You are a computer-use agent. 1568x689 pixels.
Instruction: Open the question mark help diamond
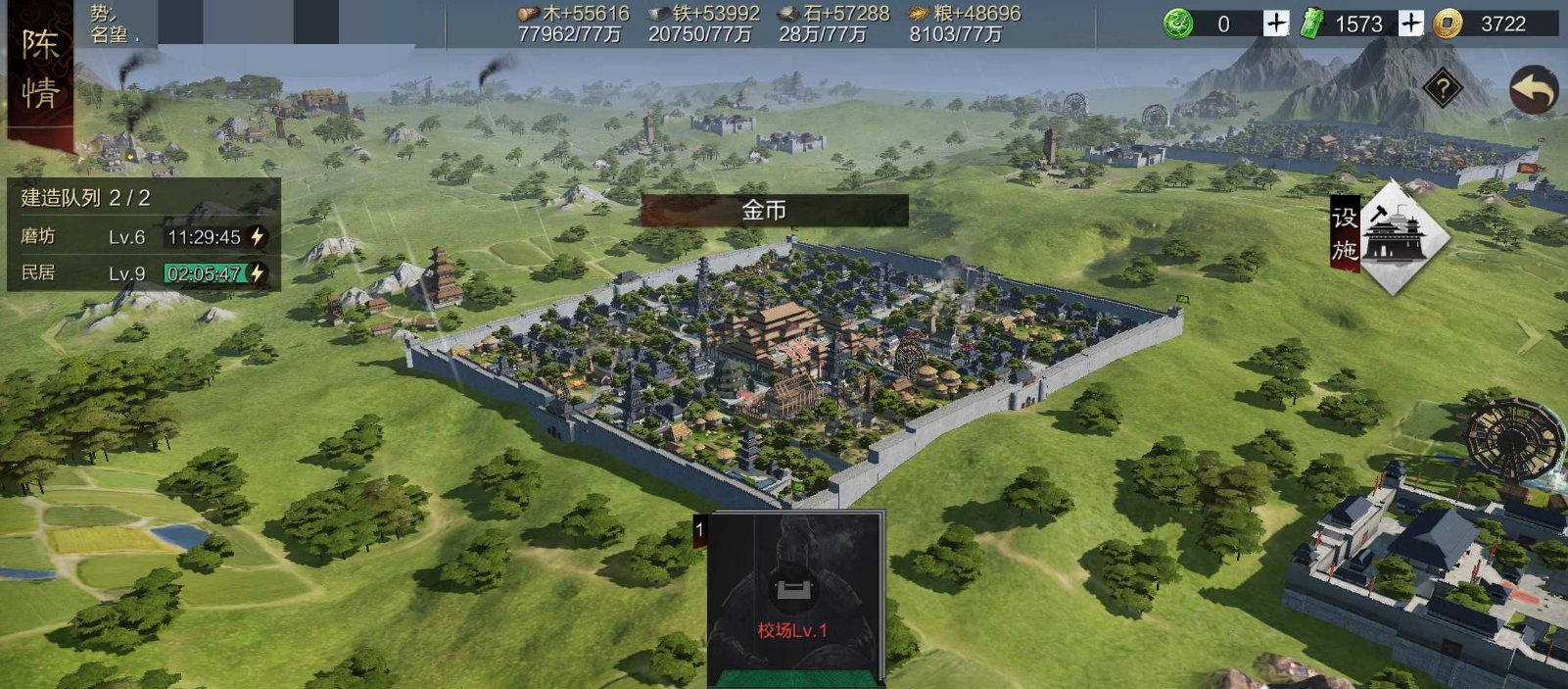point(1443,89)
